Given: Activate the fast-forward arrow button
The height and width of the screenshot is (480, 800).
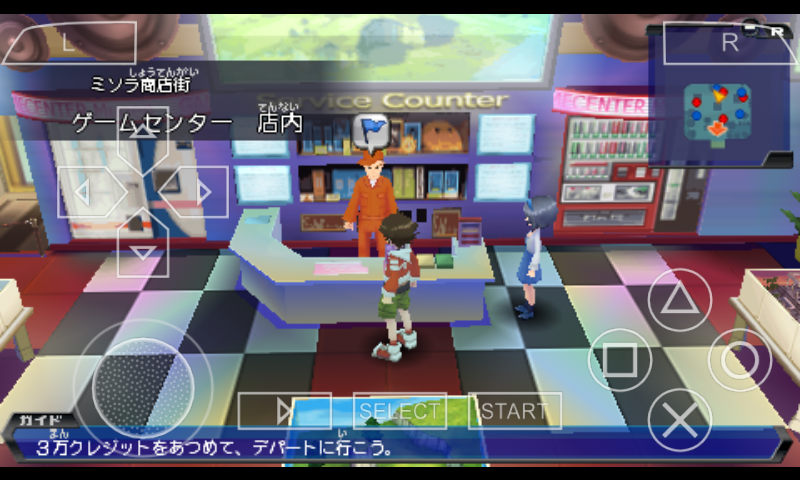Looking at the screenshot, I should point(284,411).
